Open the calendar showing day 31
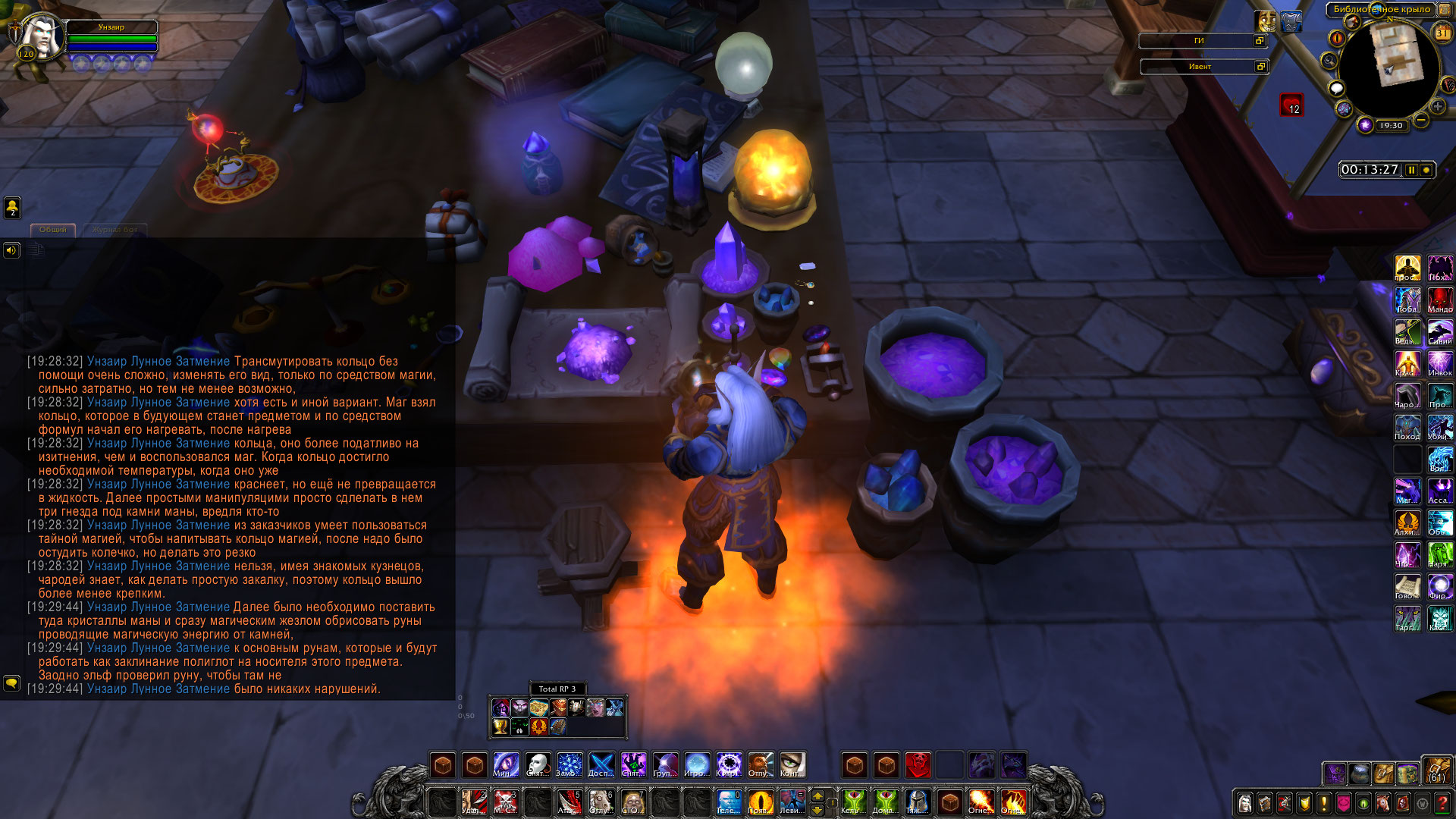This screenshot has height=819, width=1456. [x=1442, y=33]
